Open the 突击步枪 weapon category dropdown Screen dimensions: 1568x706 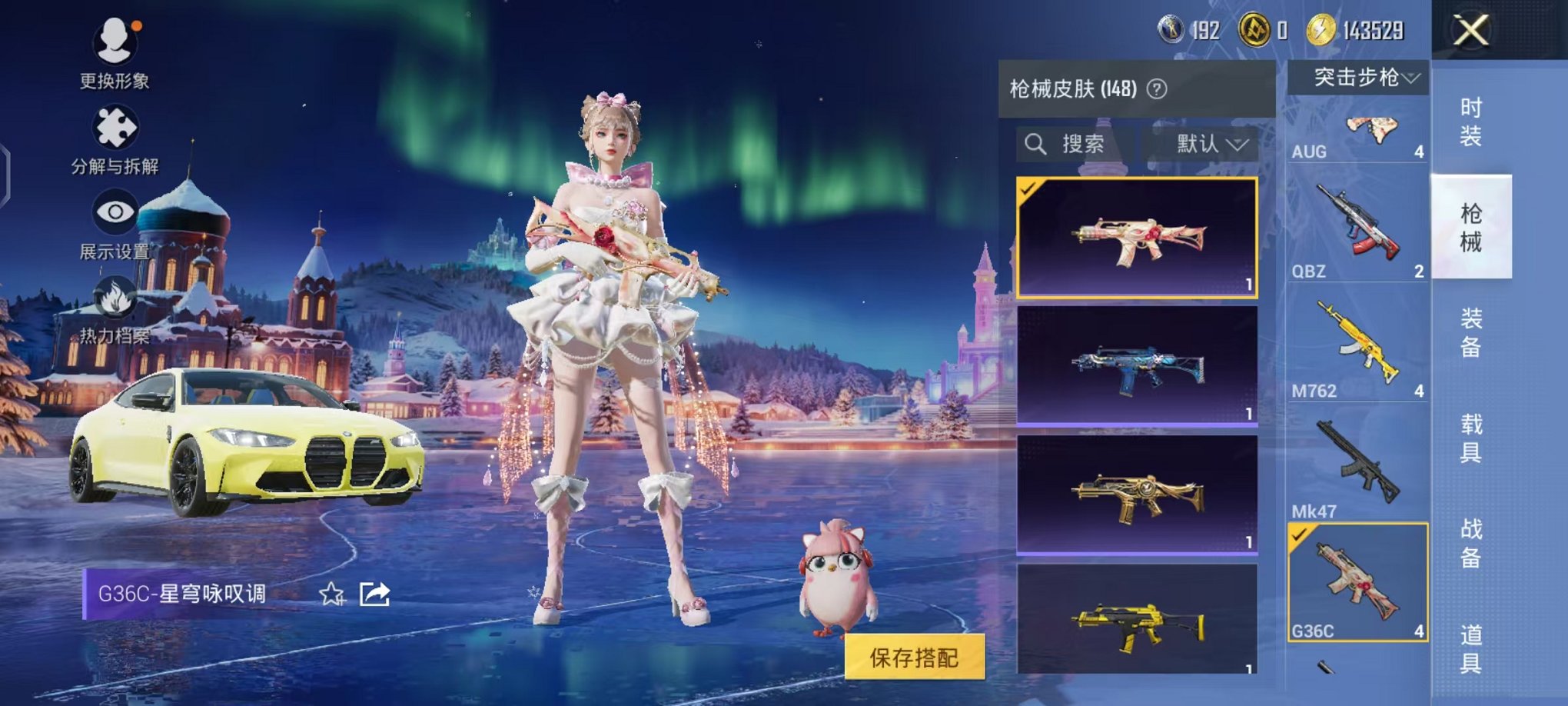pos(1359,76)
